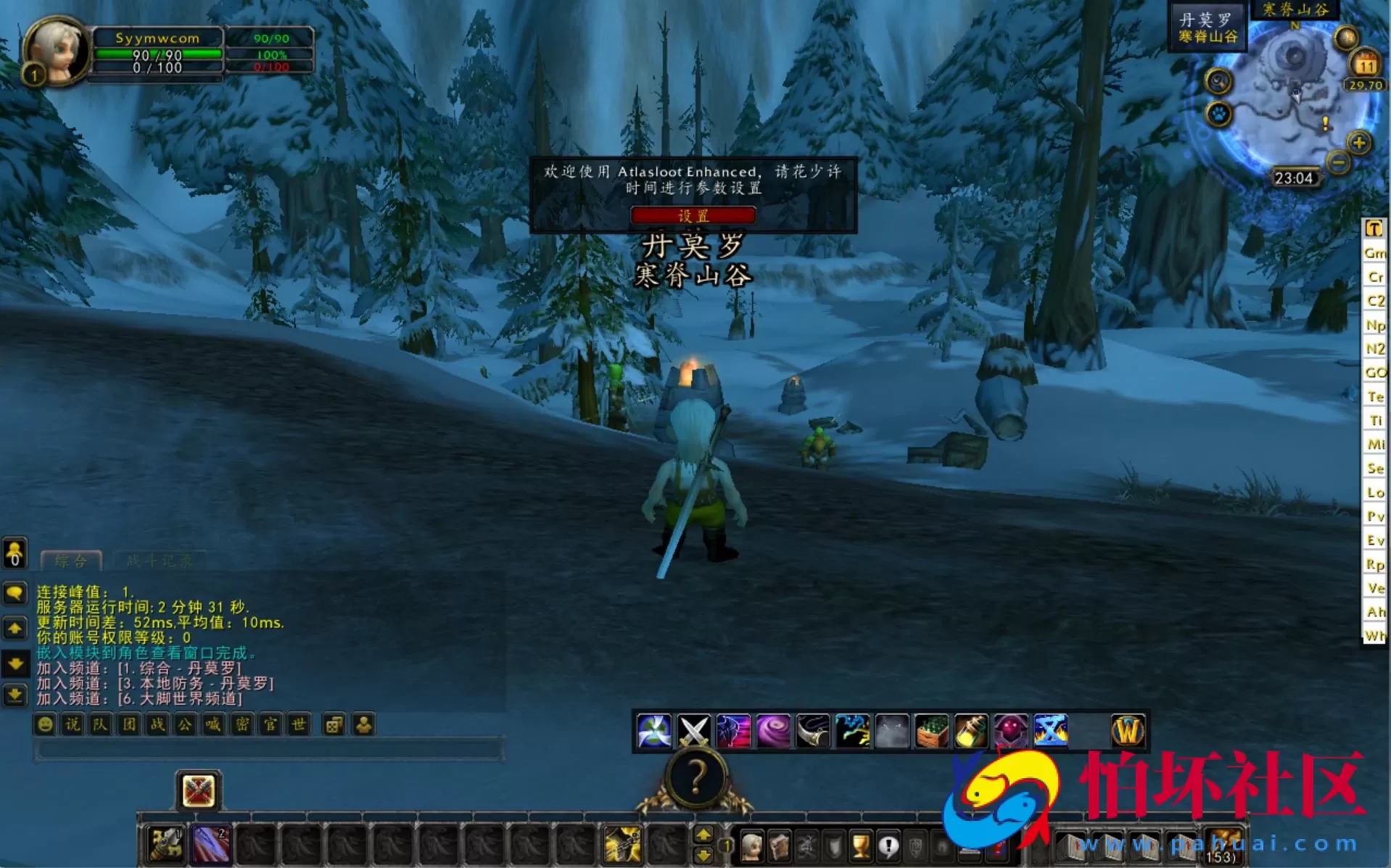Viewport: 1391px width, 868px height.
Task: Switch to the 战斗记录 chat tab
Action: pyautogui.click(x=158, y=560)
